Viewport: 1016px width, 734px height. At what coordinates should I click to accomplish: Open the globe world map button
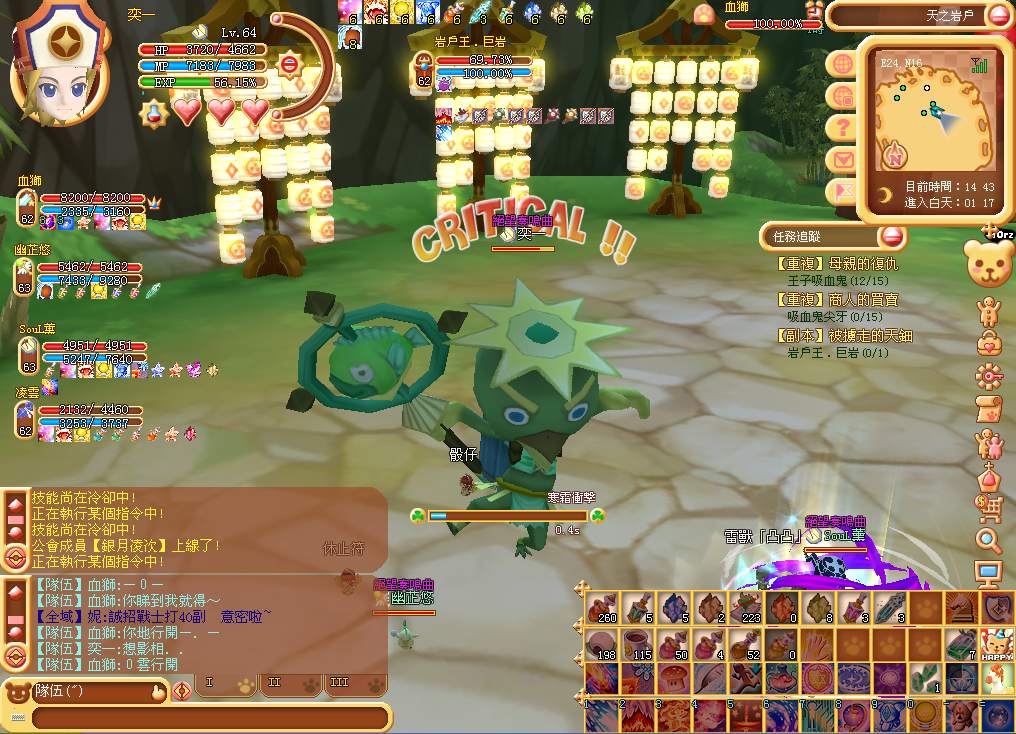pyautogui.click(x=843, y=64)
